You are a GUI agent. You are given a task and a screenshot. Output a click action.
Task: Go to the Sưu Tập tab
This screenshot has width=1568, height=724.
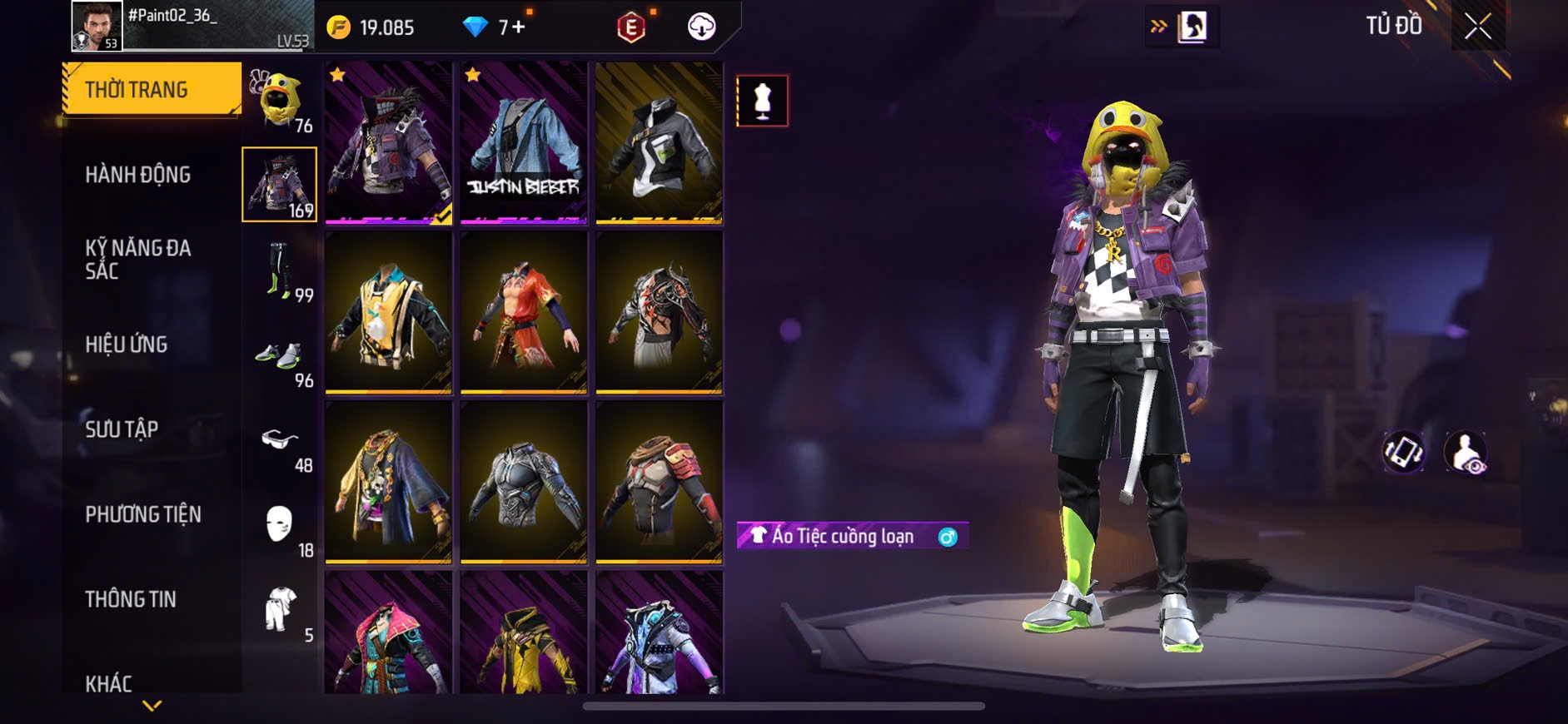click(122, 429)
